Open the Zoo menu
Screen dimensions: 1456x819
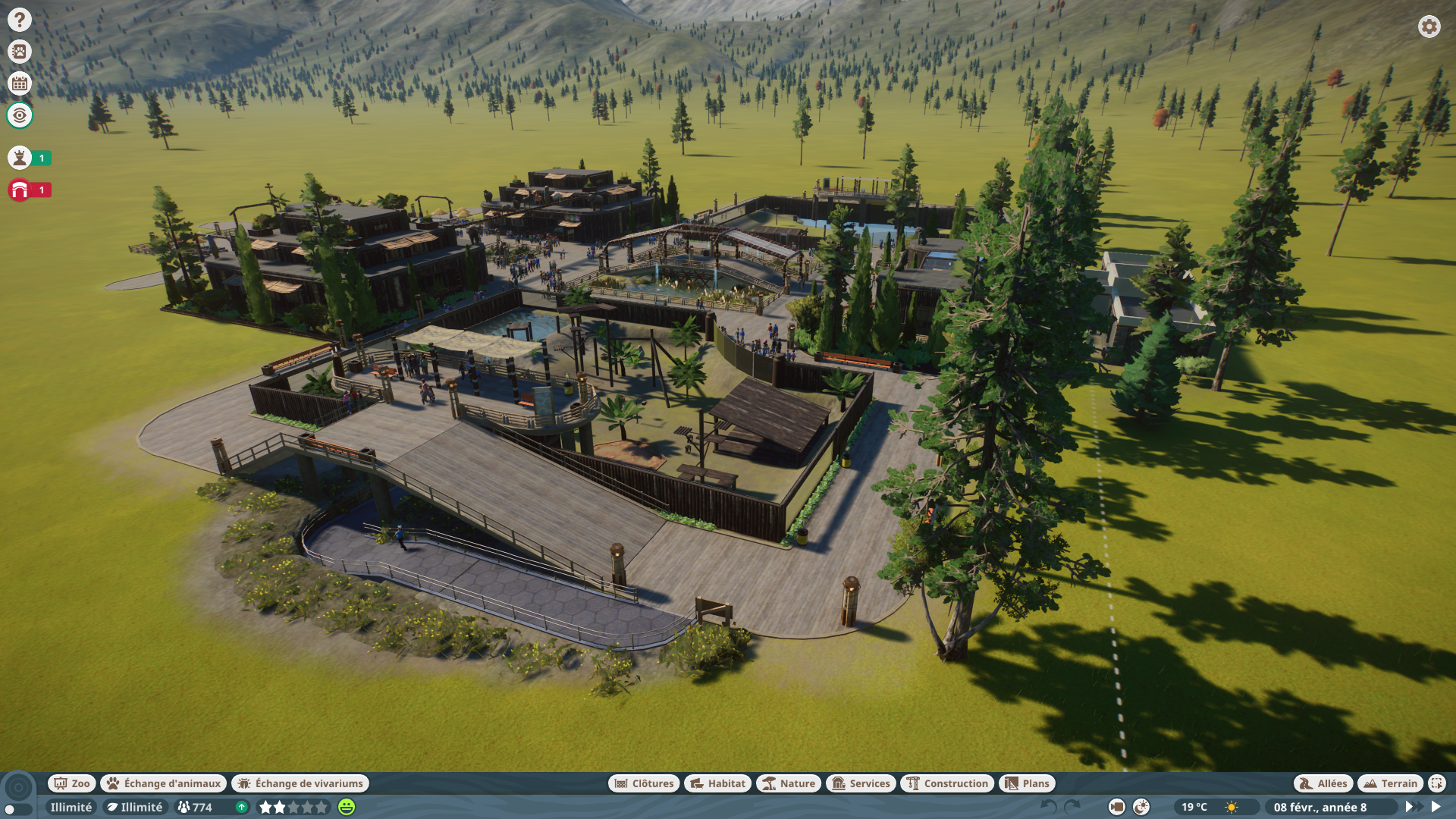(x=72, y=783)
